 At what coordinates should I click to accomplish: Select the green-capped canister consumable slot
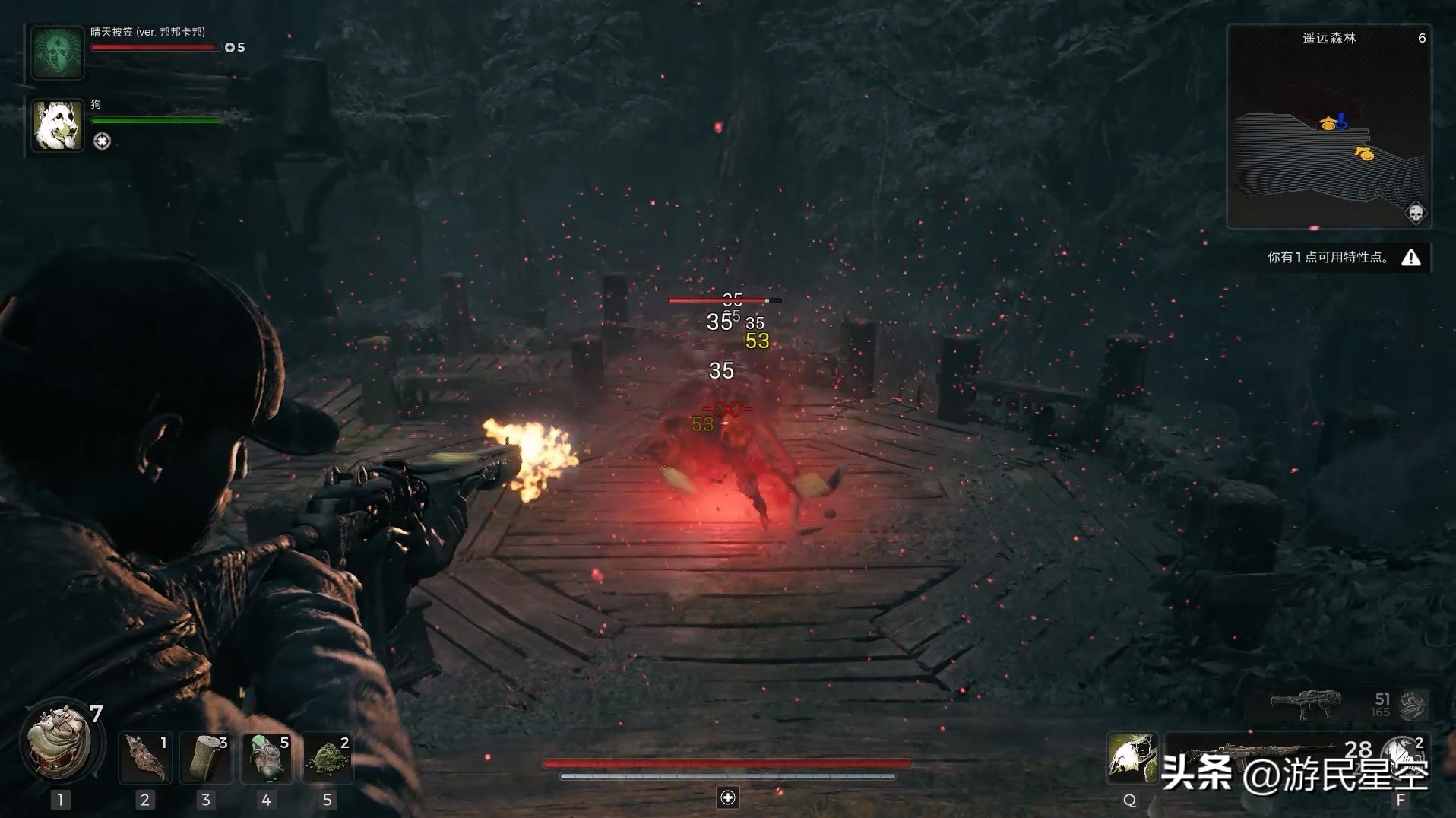[267, 757]
